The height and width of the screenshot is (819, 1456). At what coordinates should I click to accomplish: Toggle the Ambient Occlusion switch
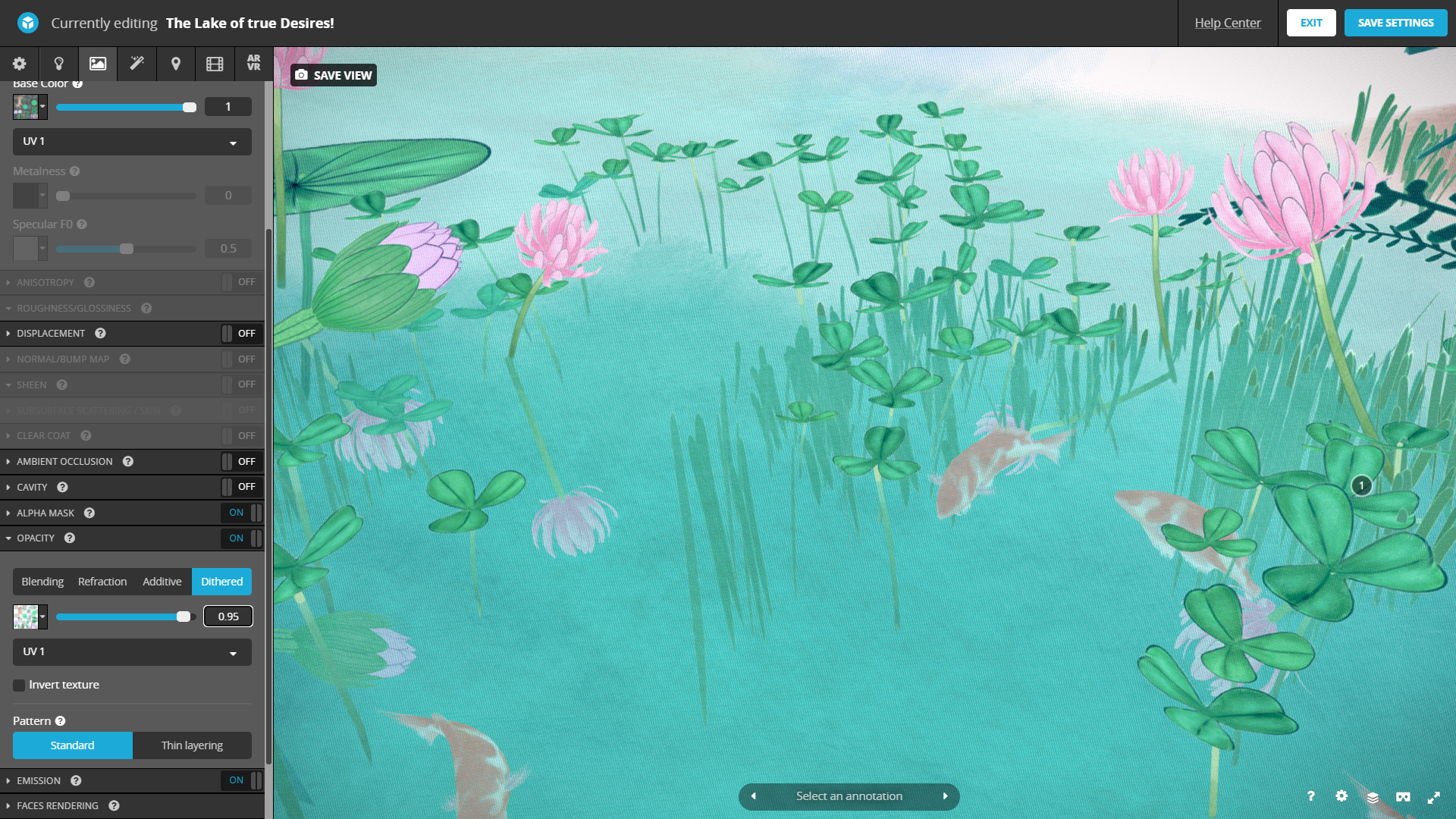(241, 461)
